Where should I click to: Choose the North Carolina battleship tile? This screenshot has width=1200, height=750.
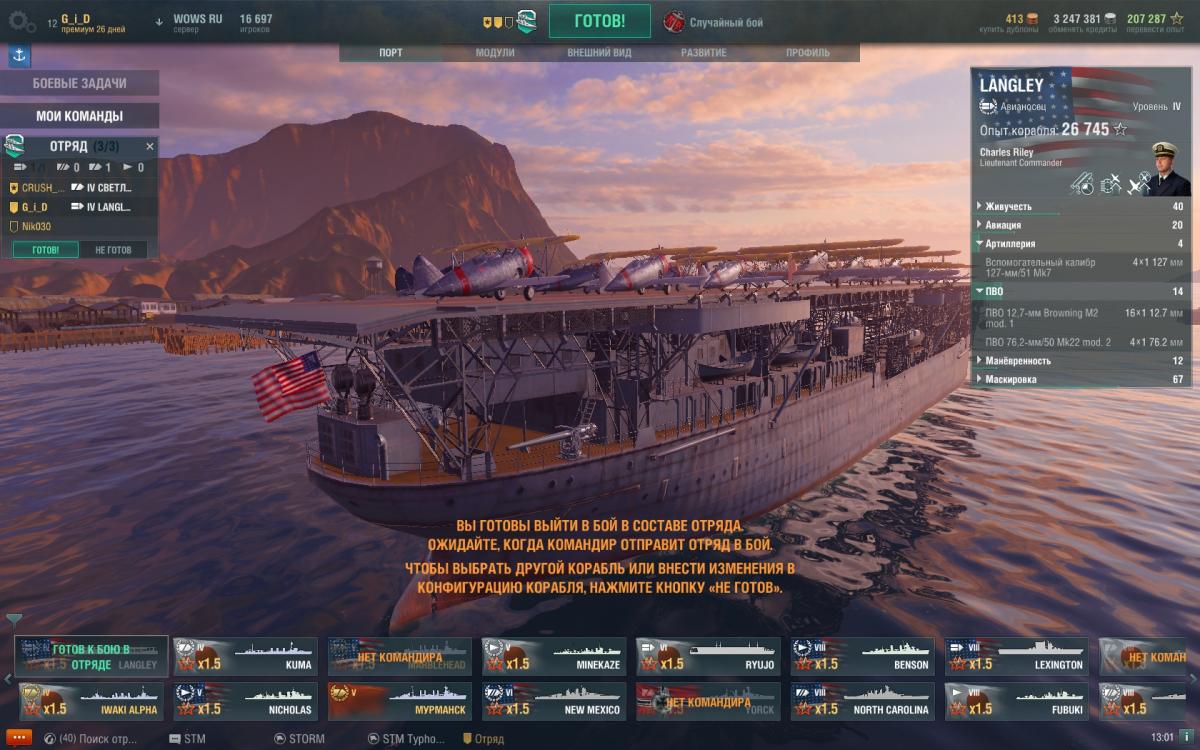tap(862, 702)
